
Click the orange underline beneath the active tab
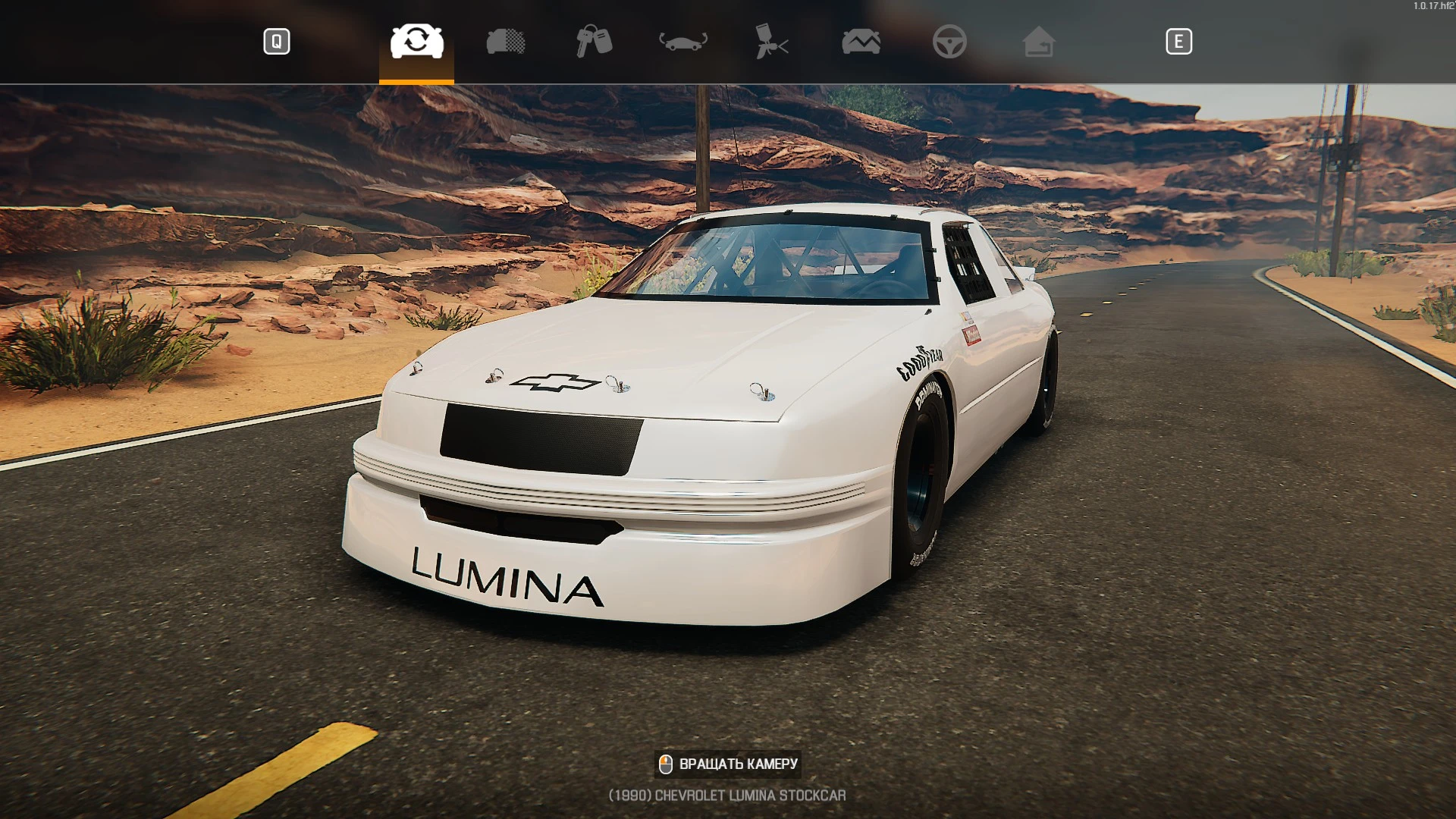[x=417, y=75]
